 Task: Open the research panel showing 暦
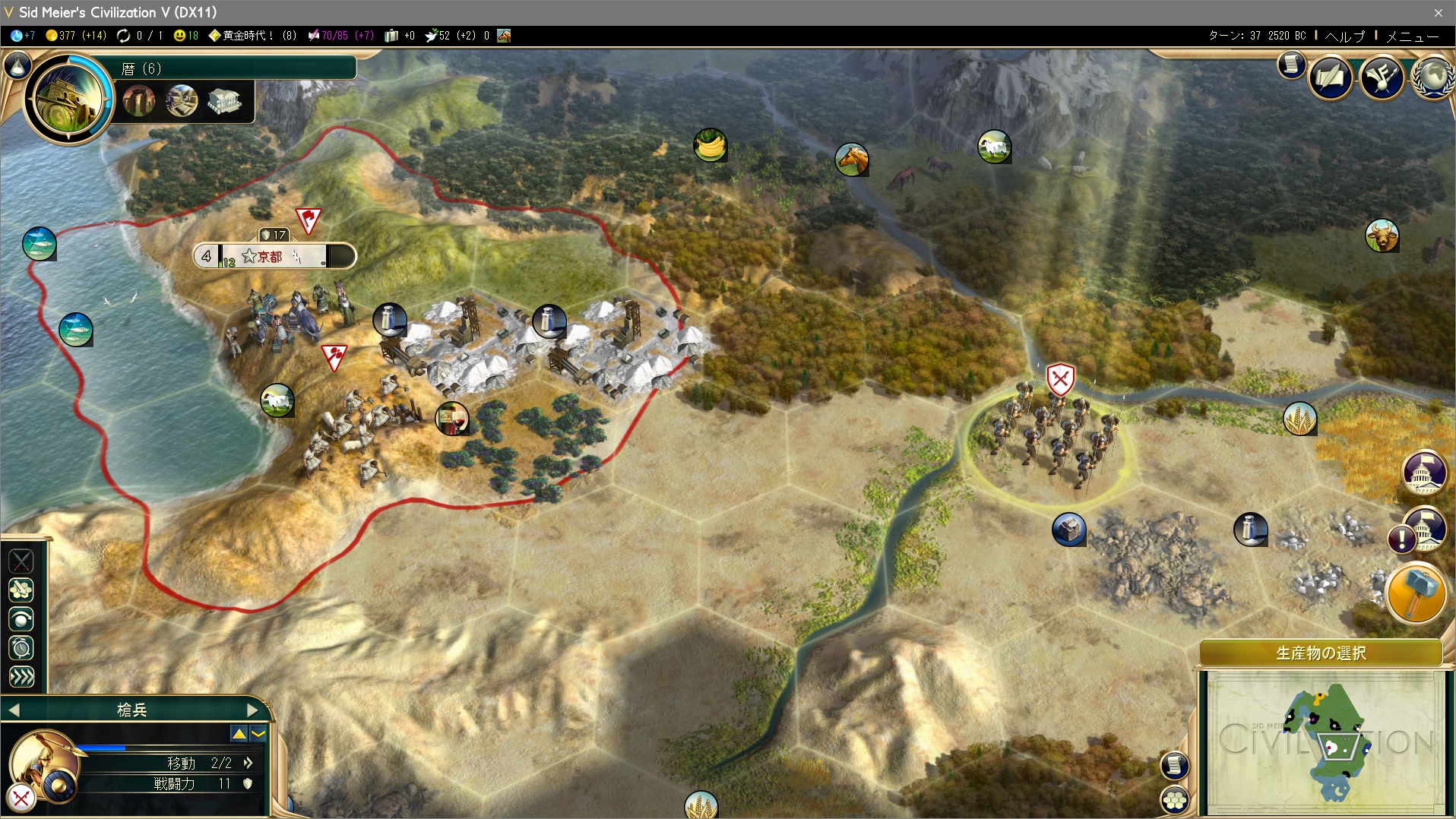click(x=68, y=97)
